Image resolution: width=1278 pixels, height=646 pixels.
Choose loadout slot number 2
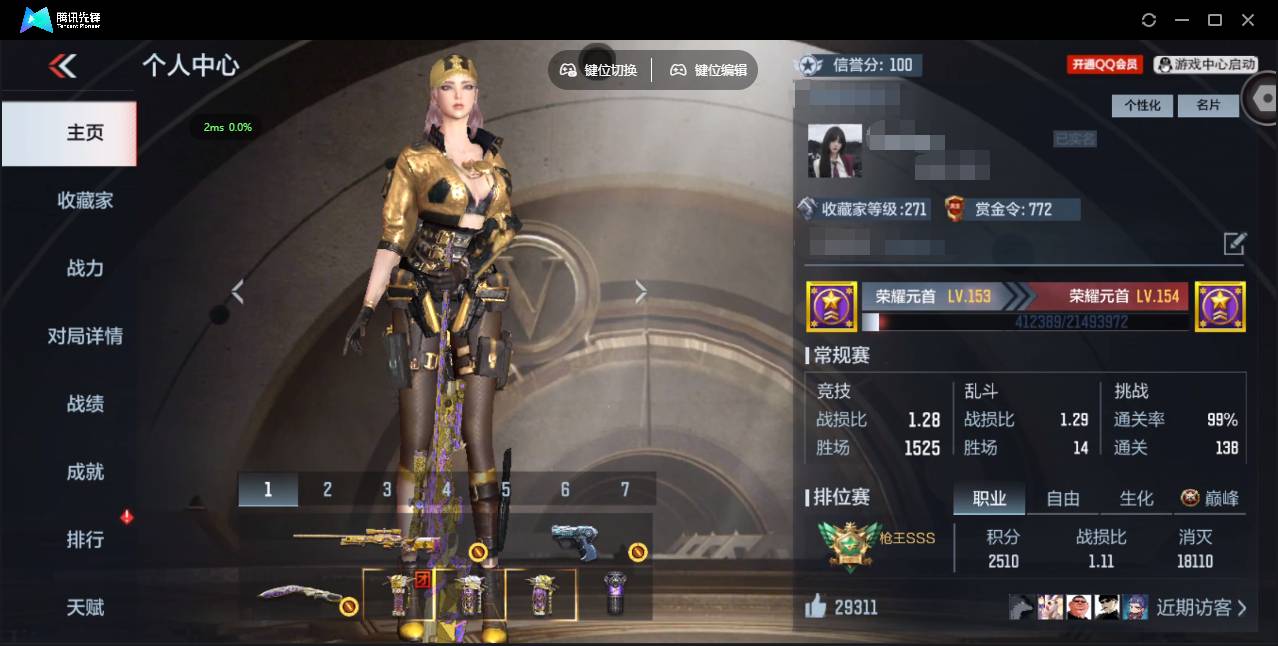pyautogui.click(x=327, y=489)
